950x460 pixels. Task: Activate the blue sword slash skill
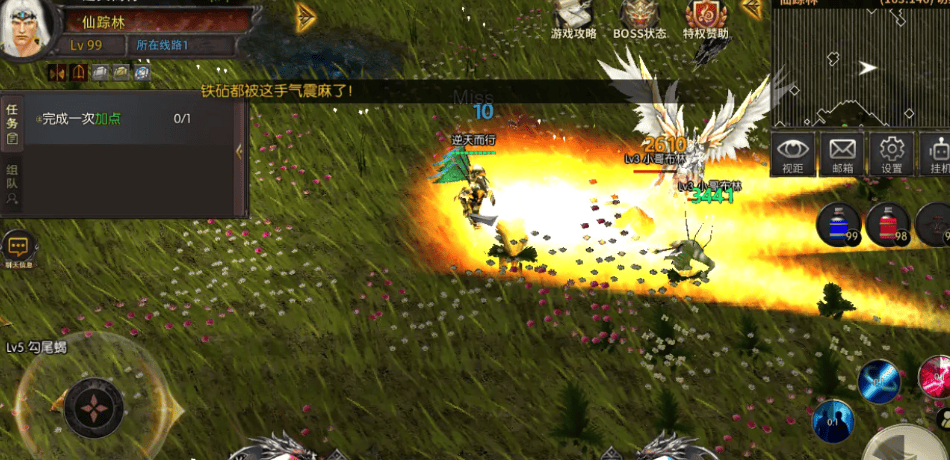(879, 381)
